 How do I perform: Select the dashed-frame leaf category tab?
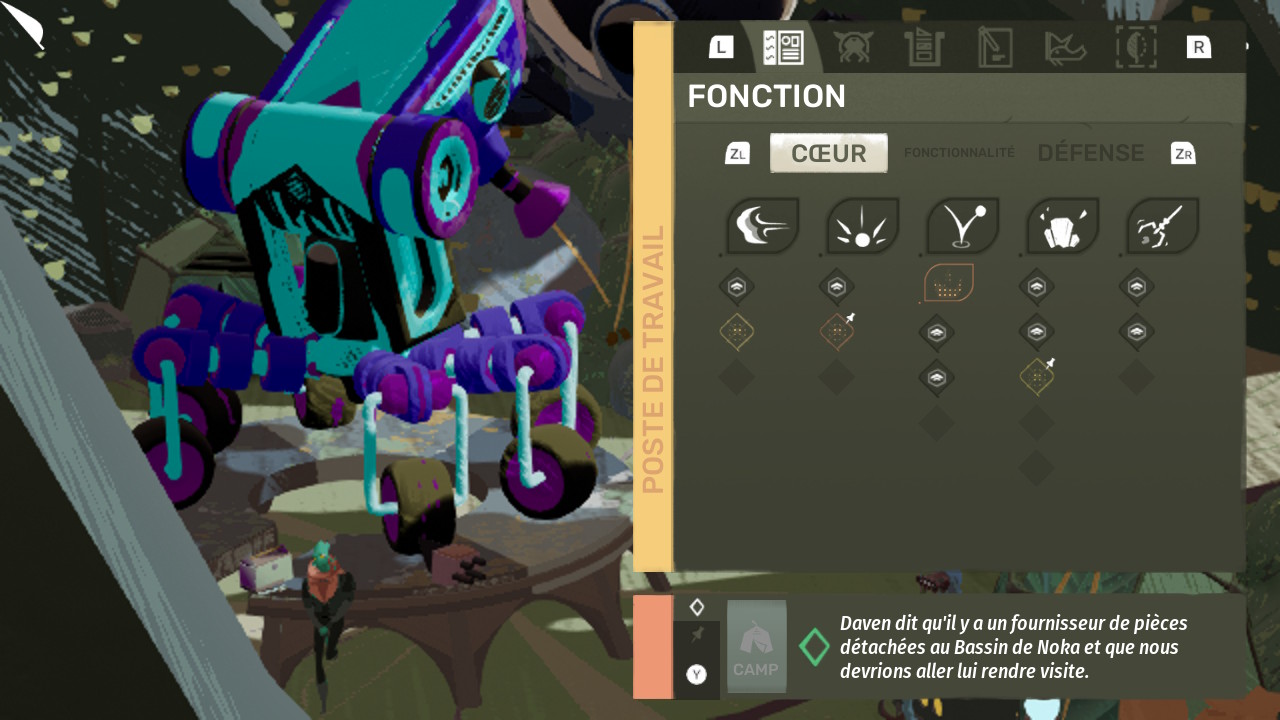[x=1136, y=47]
